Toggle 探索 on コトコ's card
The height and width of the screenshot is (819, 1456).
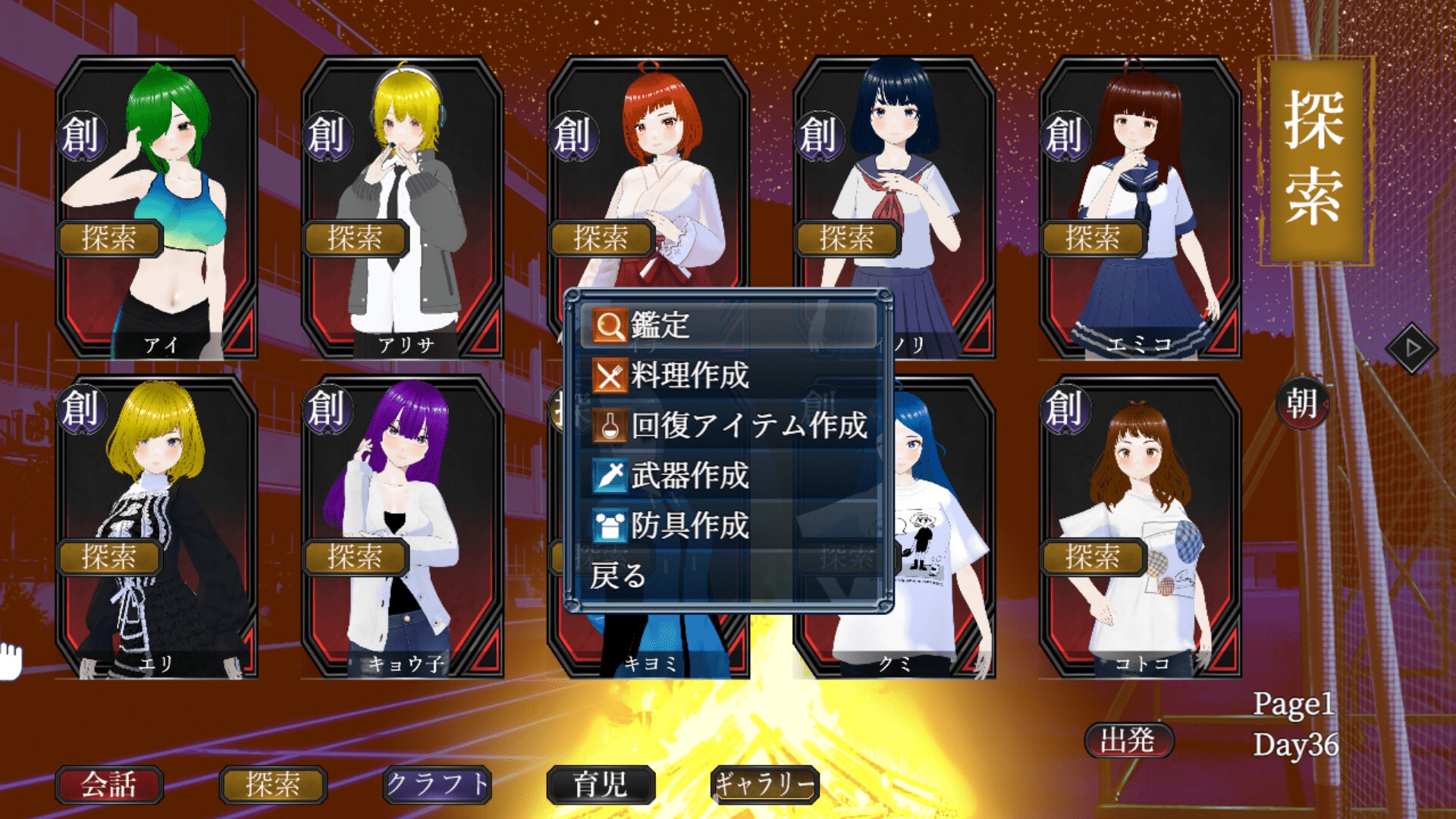click(x=1093, y=557)
